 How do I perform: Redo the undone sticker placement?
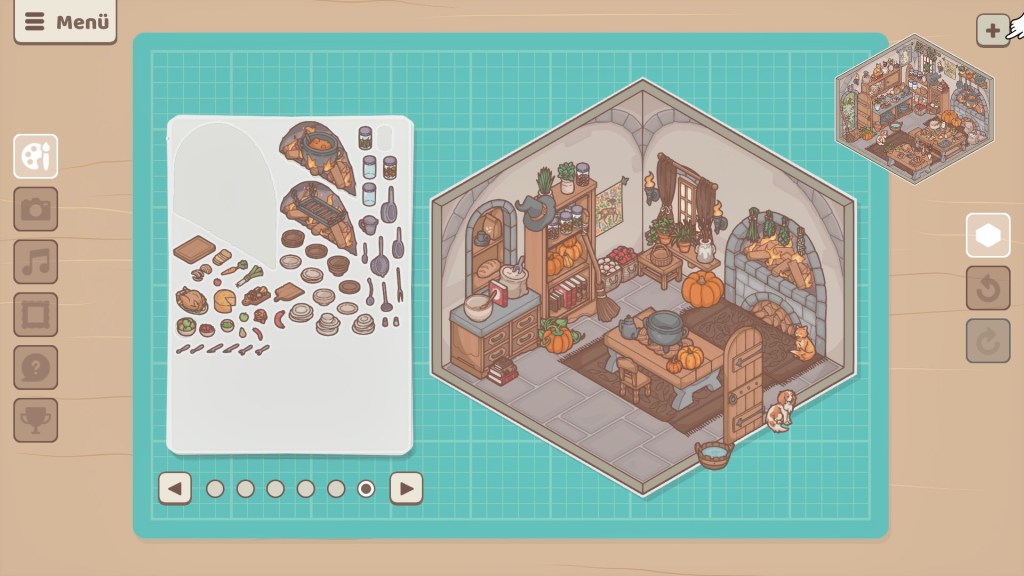pyautogui.click(x=988, y=341)
